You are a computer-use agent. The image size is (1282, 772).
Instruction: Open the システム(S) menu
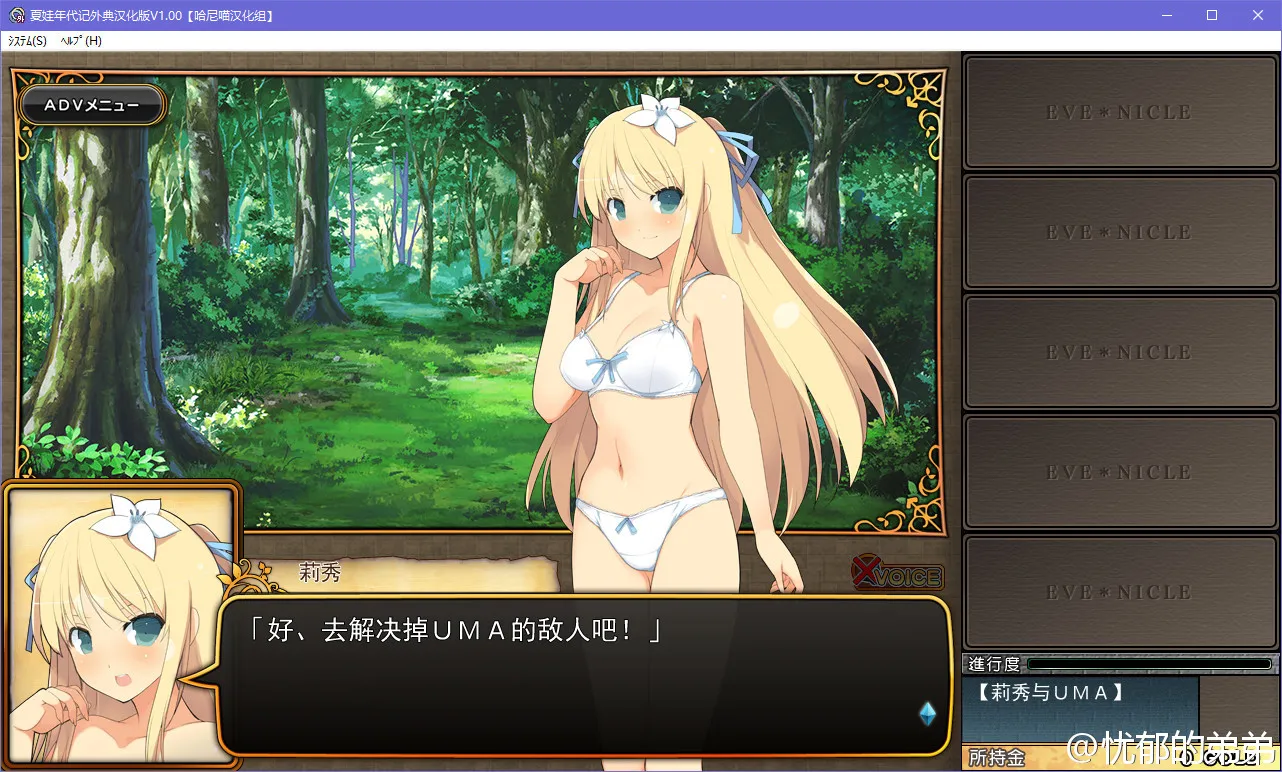pyautogui.click(x=27, y=41)
